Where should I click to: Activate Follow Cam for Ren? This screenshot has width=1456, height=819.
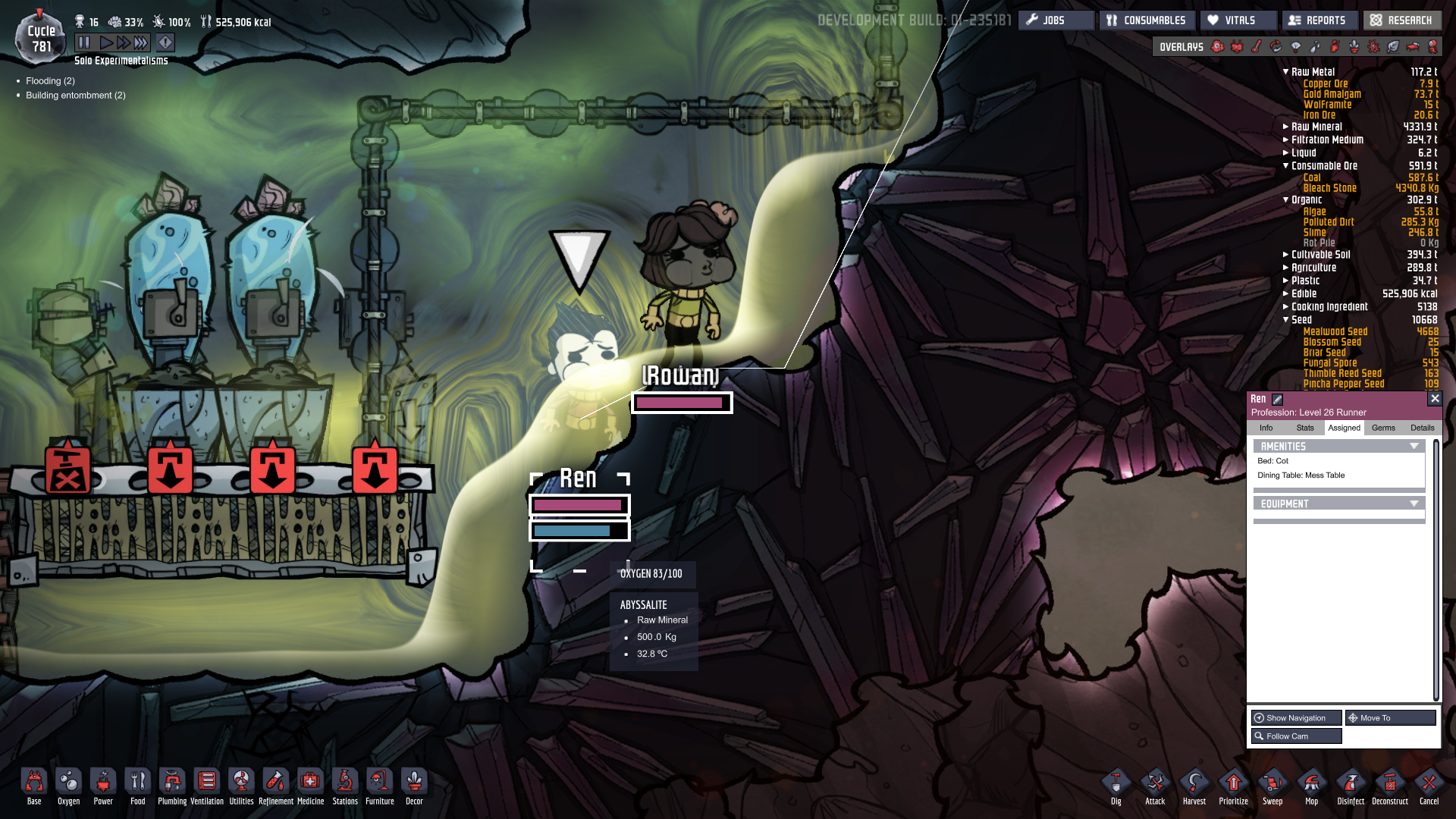pos(1296,736)
